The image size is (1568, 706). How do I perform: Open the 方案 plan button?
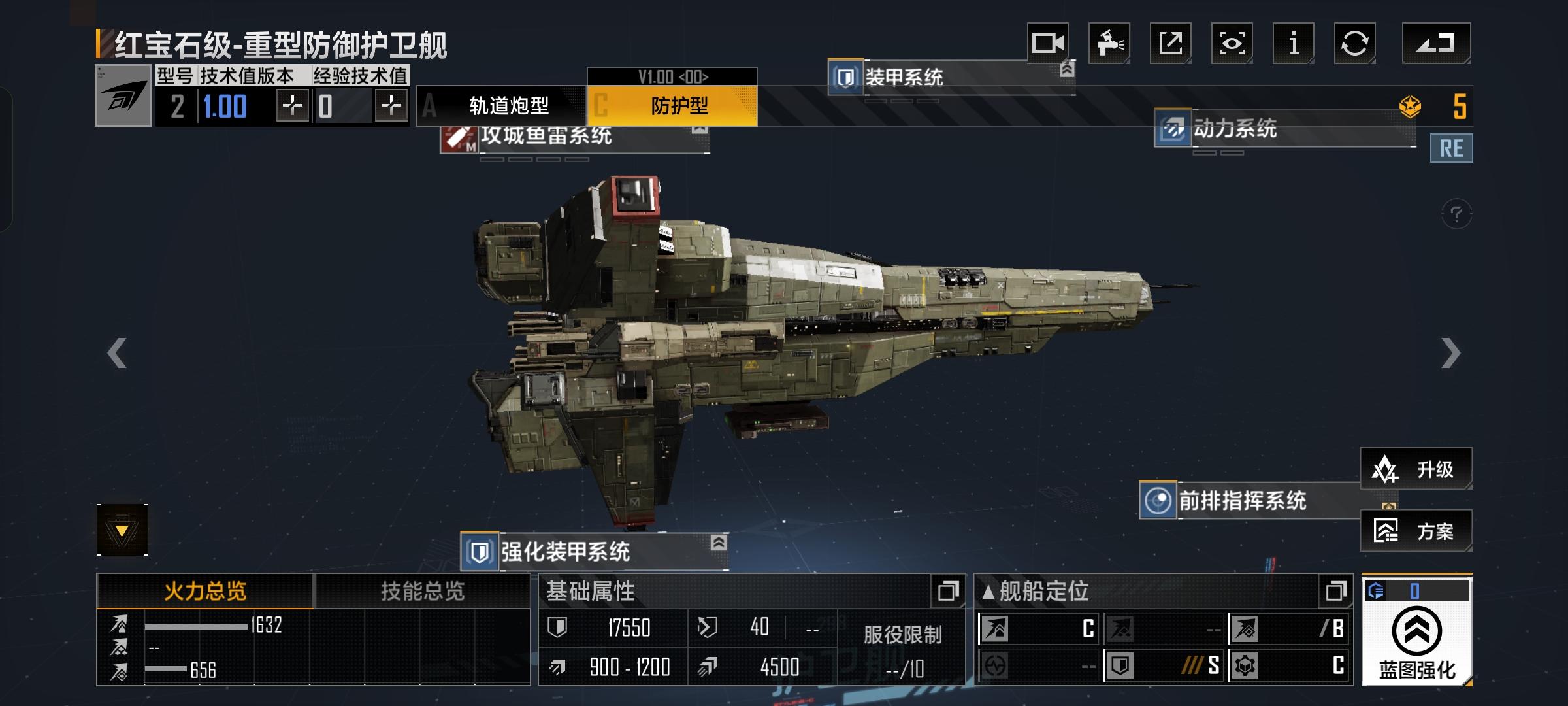click(1416, 531)
